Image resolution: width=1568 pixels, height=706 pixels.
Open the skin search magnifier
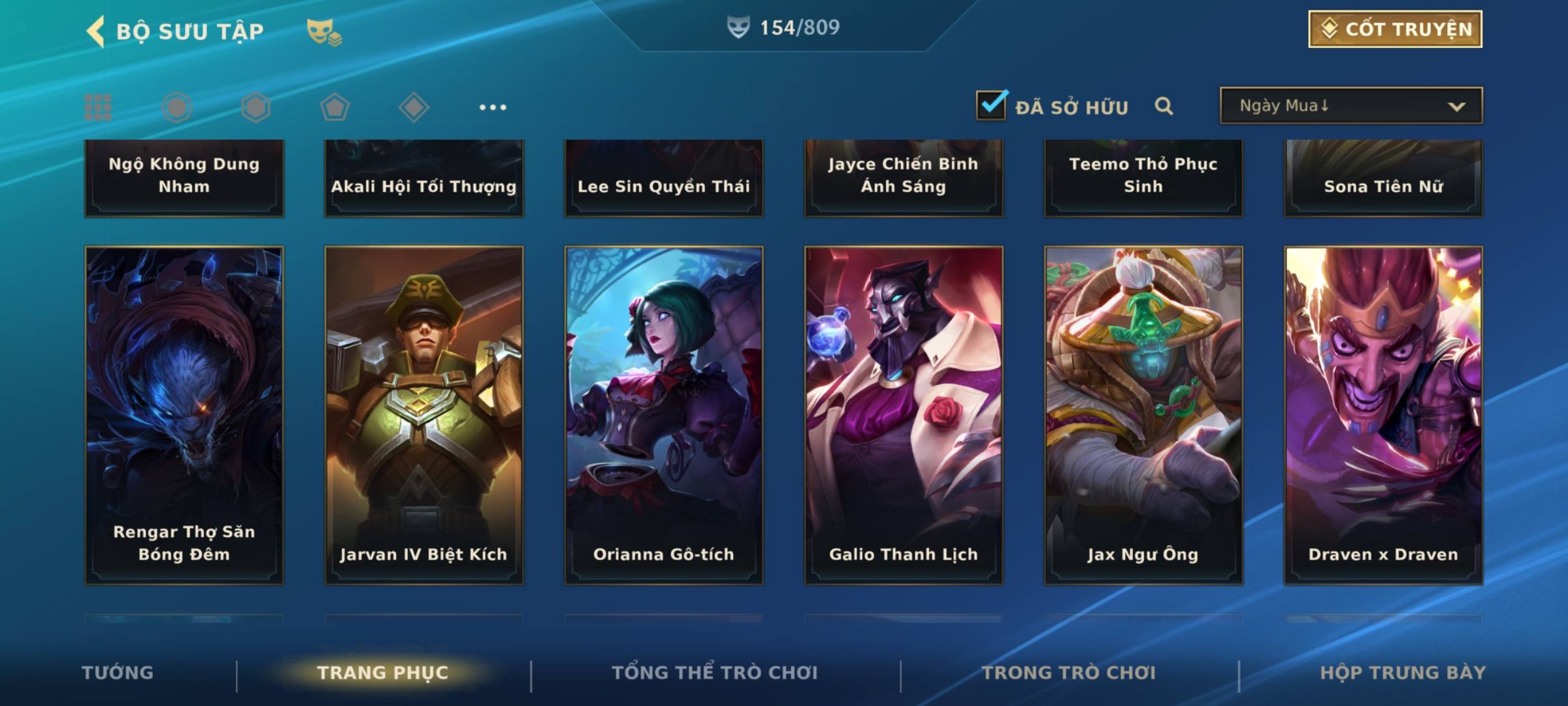coord(1164,106)
